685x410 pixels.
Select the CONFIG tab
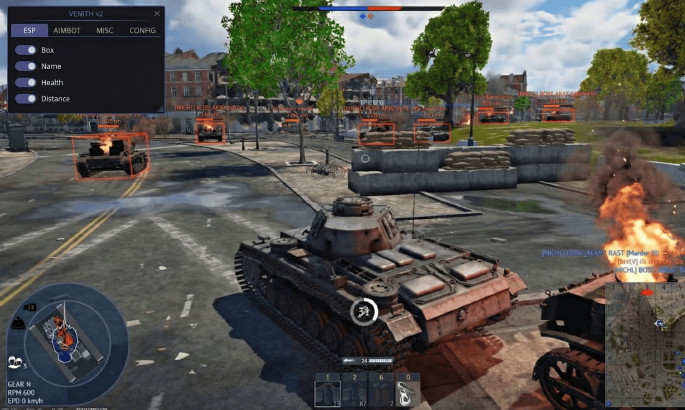[x=143, y=31]
